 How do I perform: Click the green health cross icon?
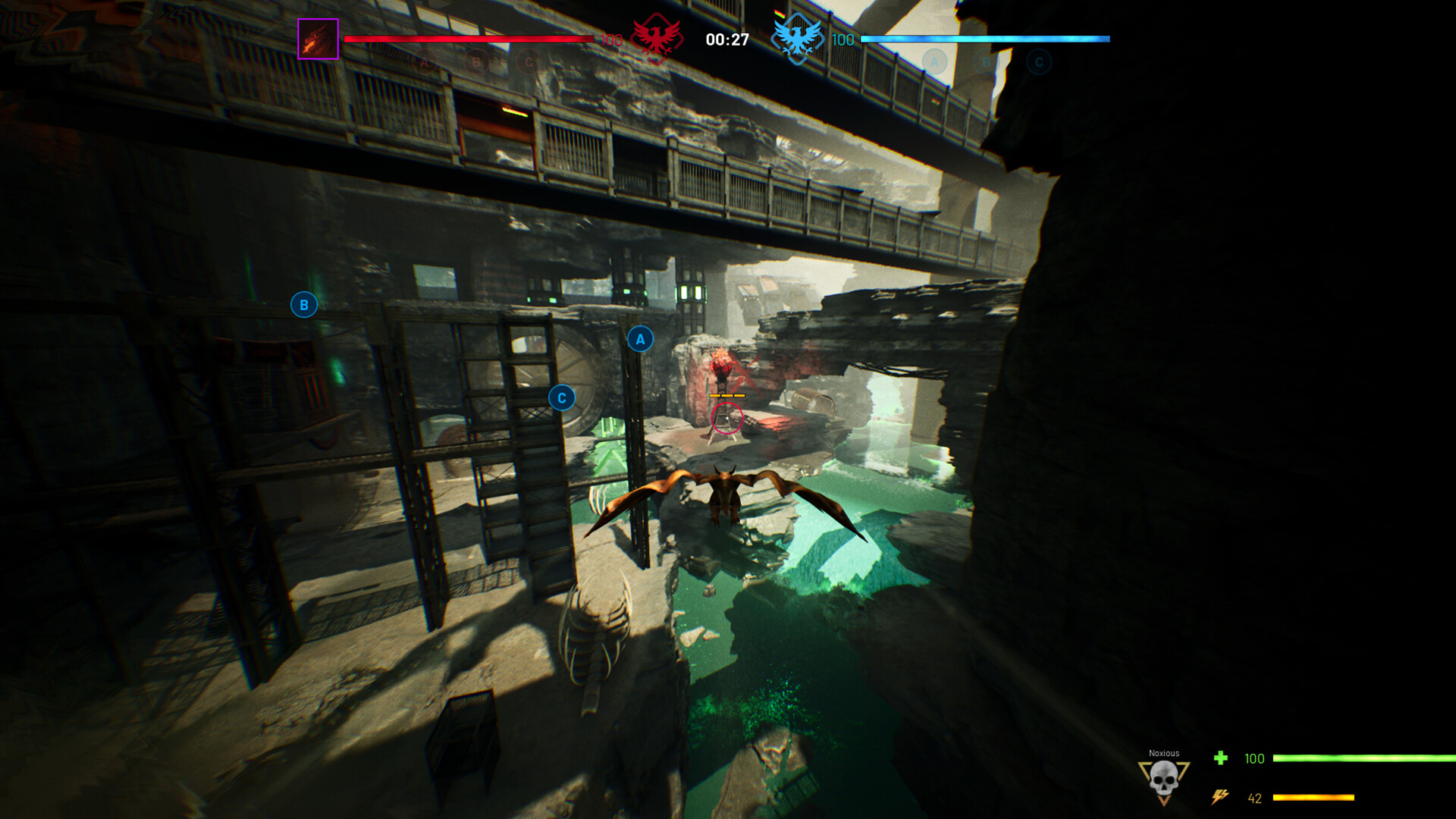[1220, 758]
